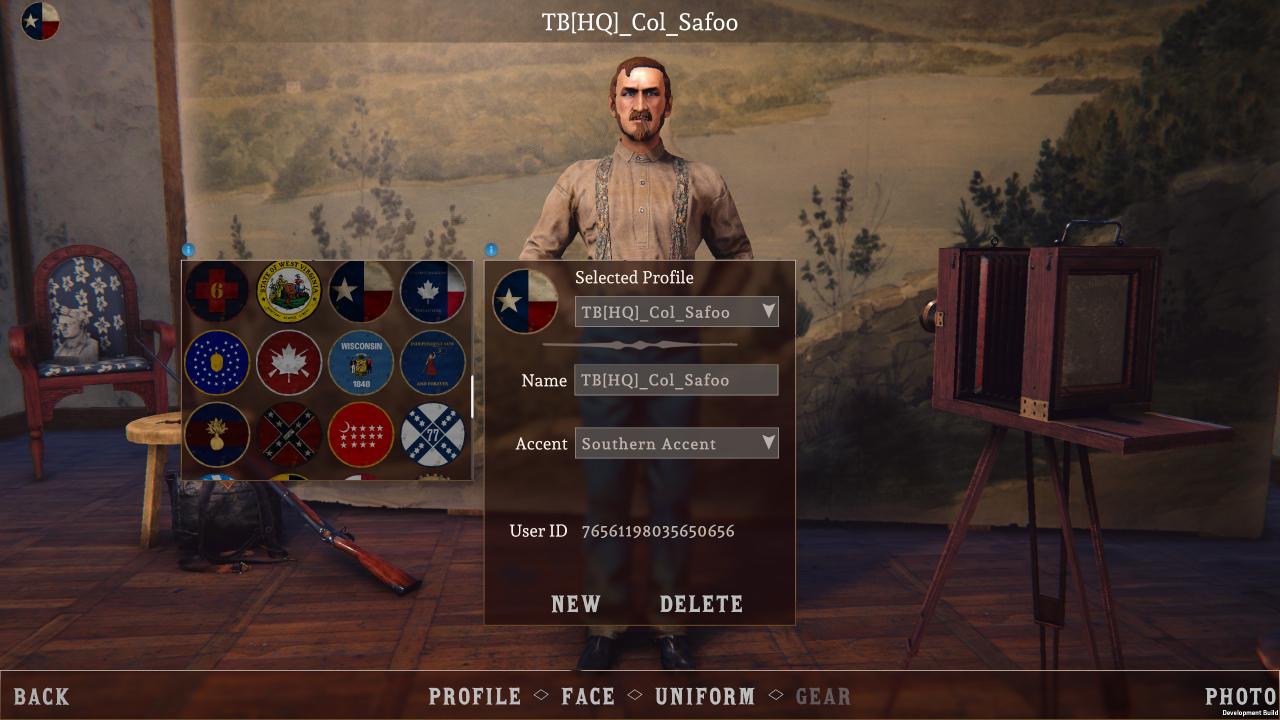1280x720 pixels.
Task: Choose the blue circle of stars emblem
Action: click(x=217, y=363)
